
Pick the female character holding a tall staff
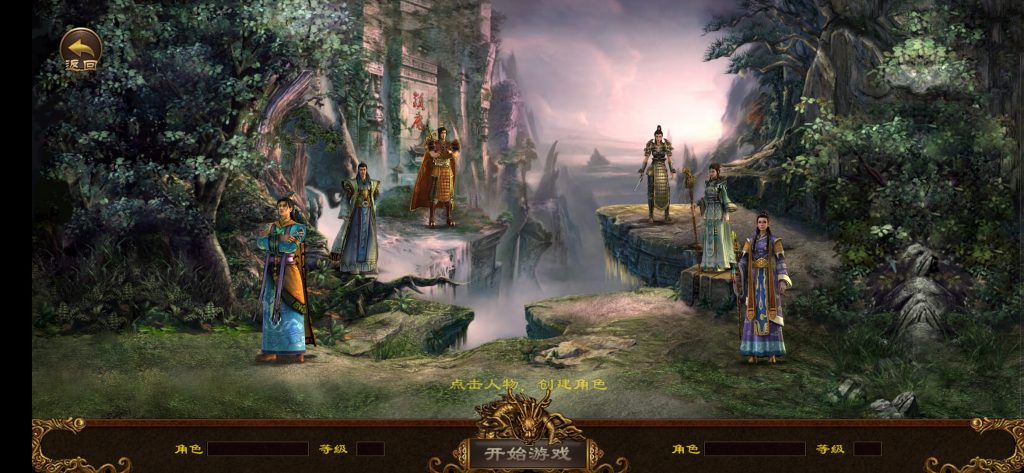click(715, 220)
